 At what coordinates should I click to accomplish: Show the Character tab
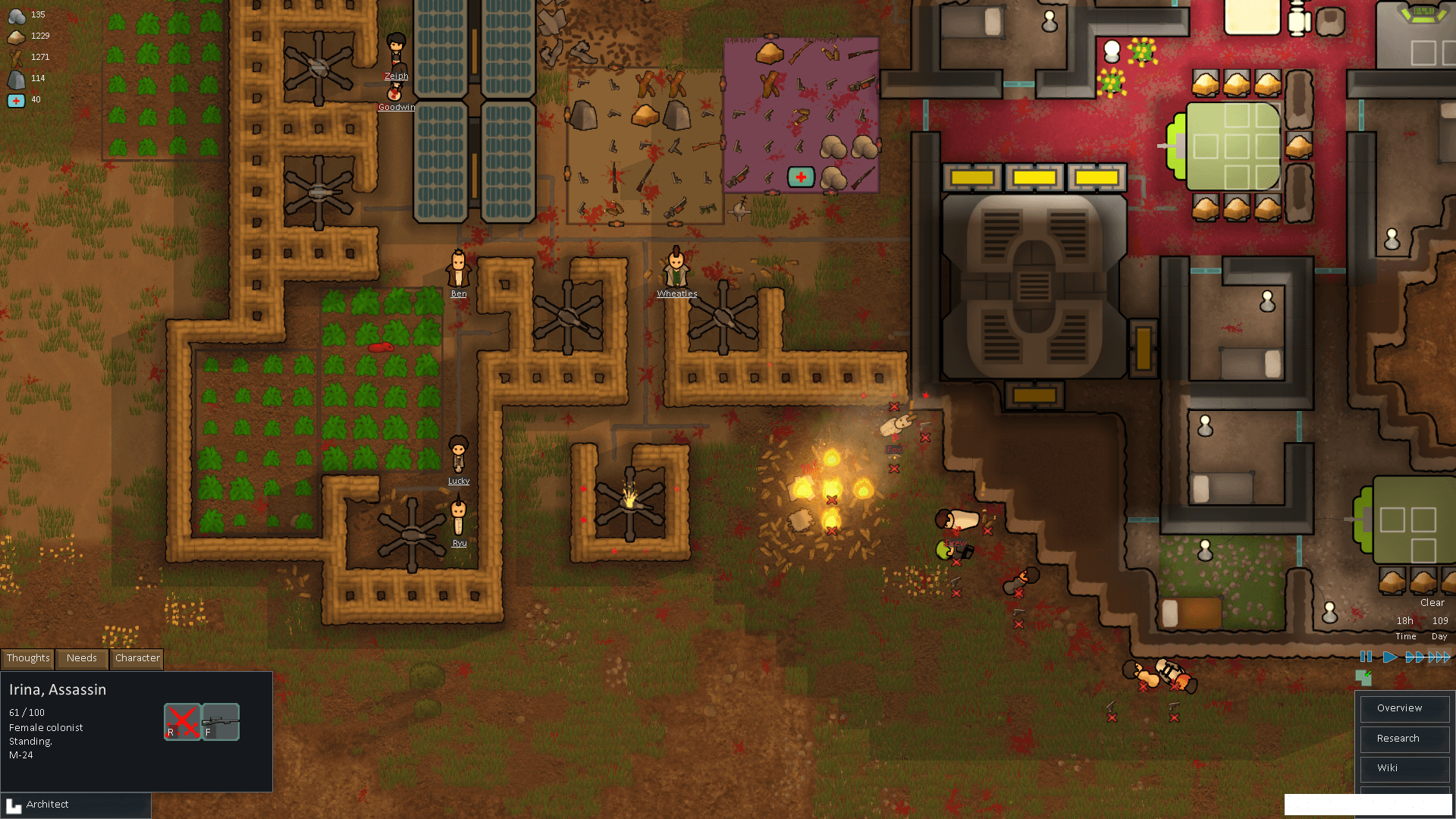137,658
